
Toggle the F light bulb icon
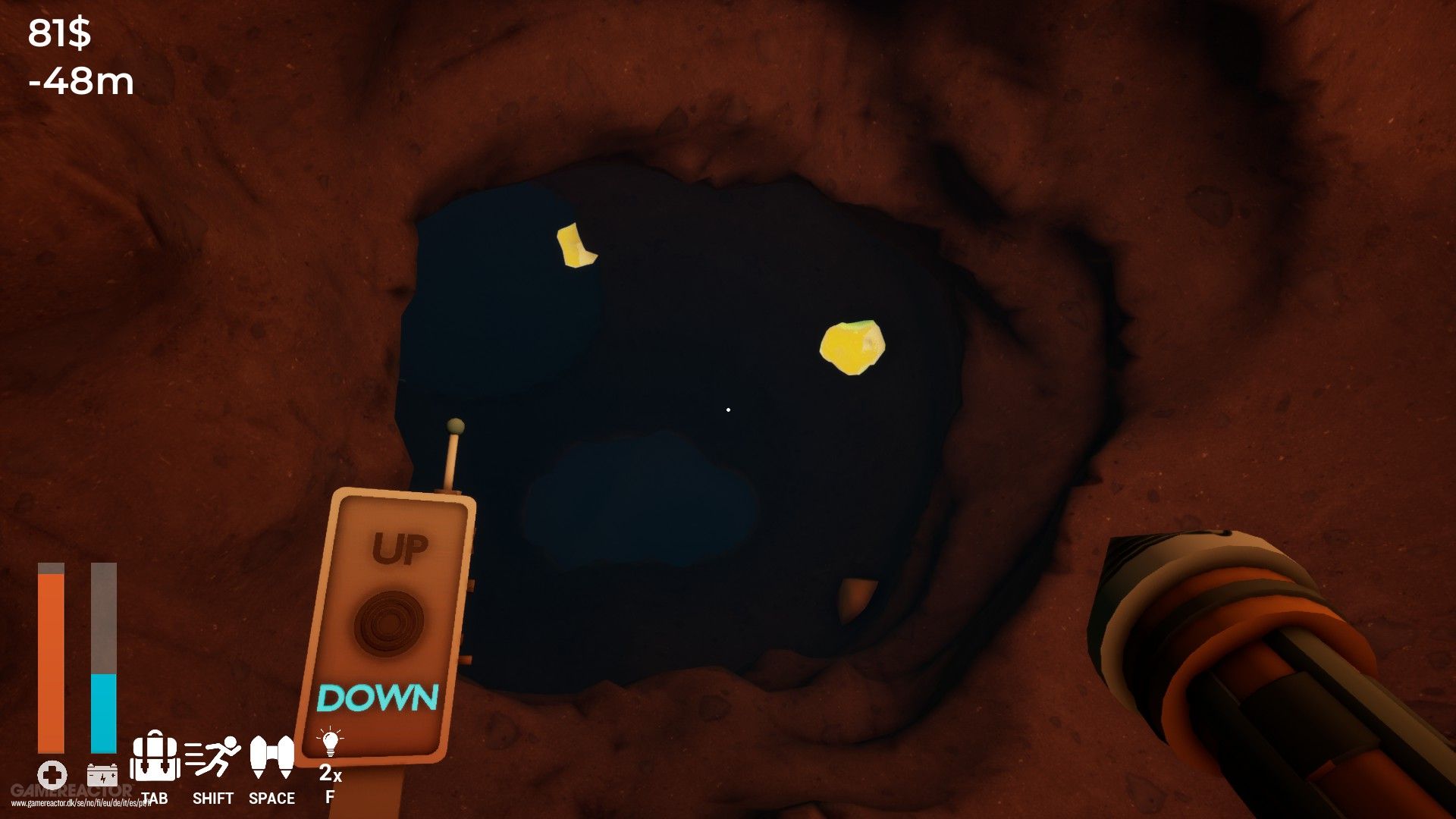pyautogui.click(x=329, y=739)
